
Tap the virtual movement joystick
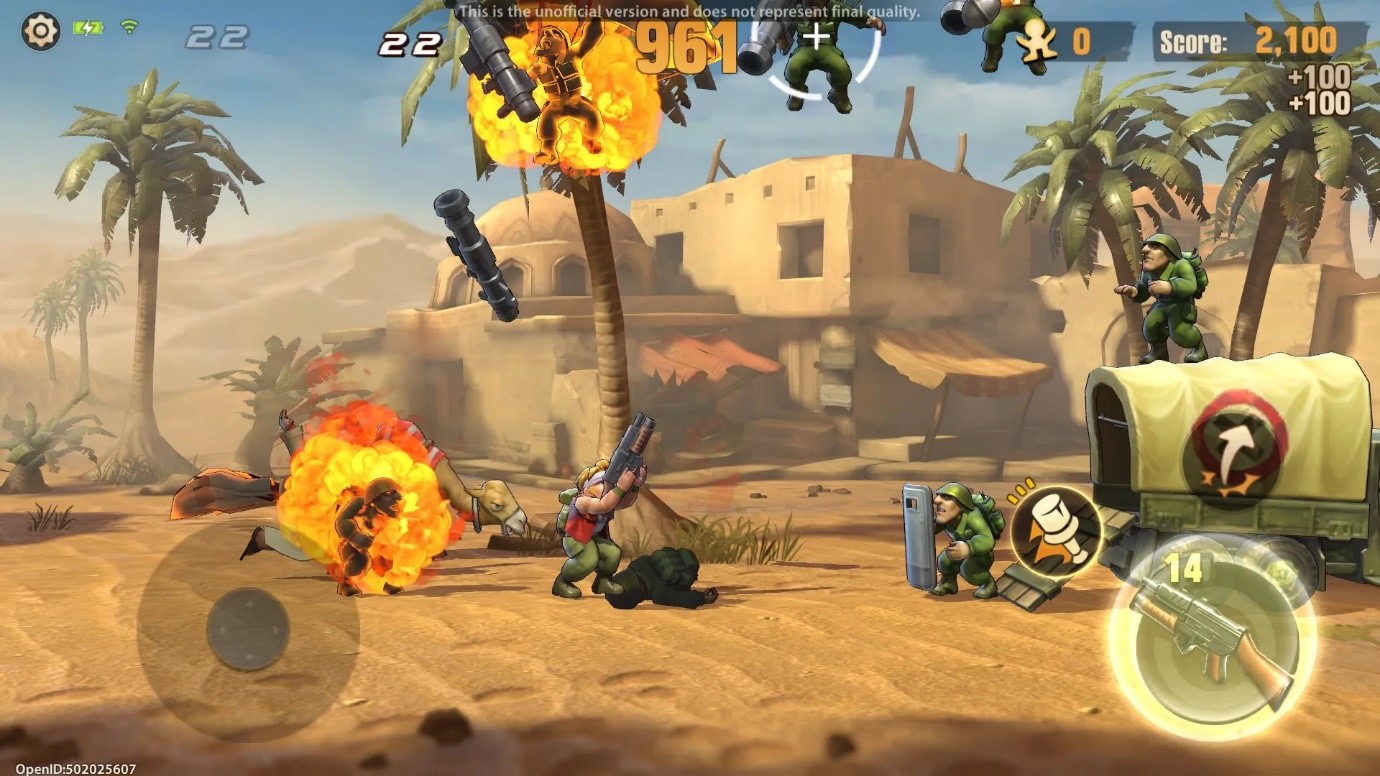click(x=248, y=629)
